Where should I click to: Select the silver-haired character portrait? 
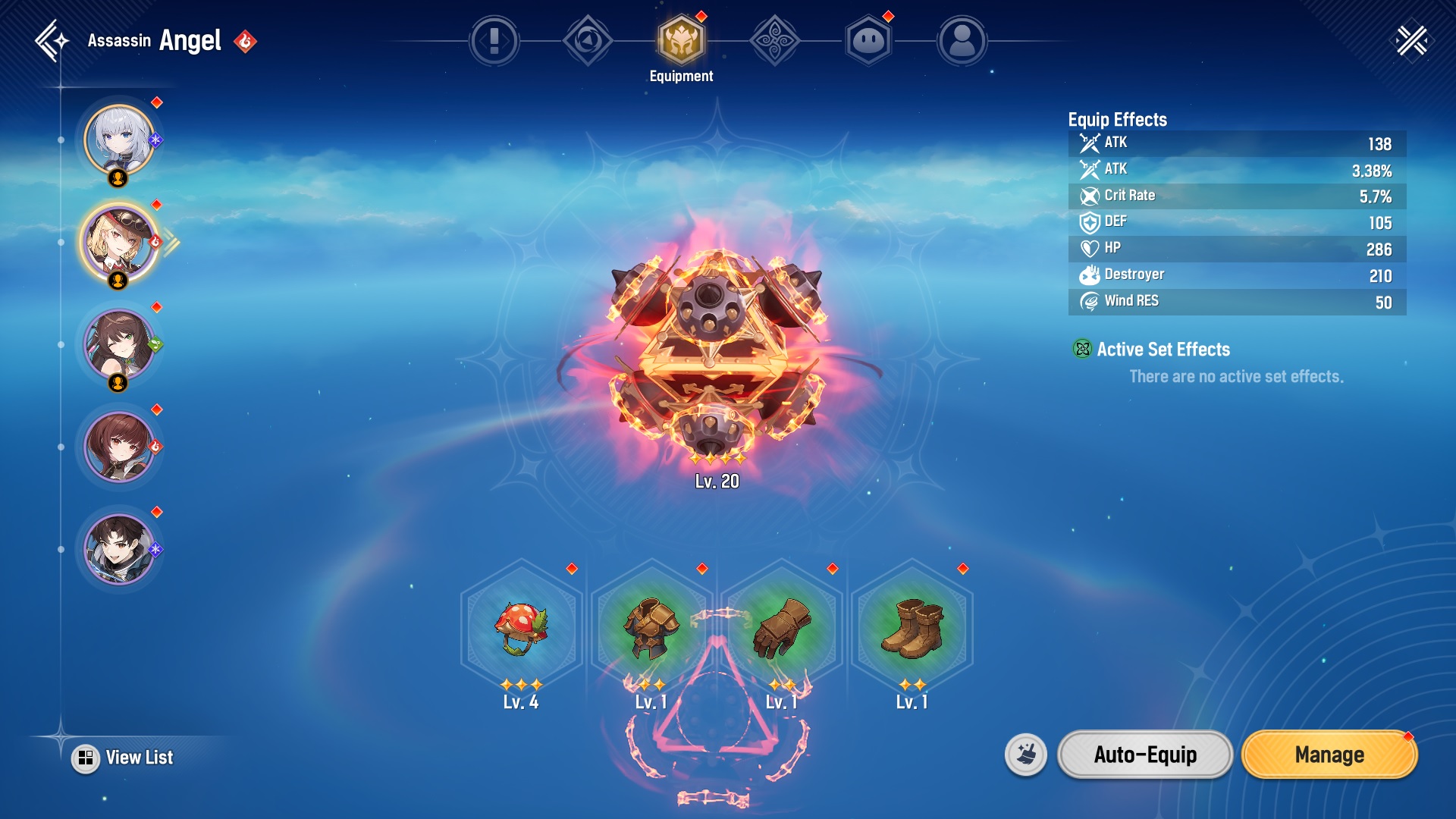coord(119,140)
